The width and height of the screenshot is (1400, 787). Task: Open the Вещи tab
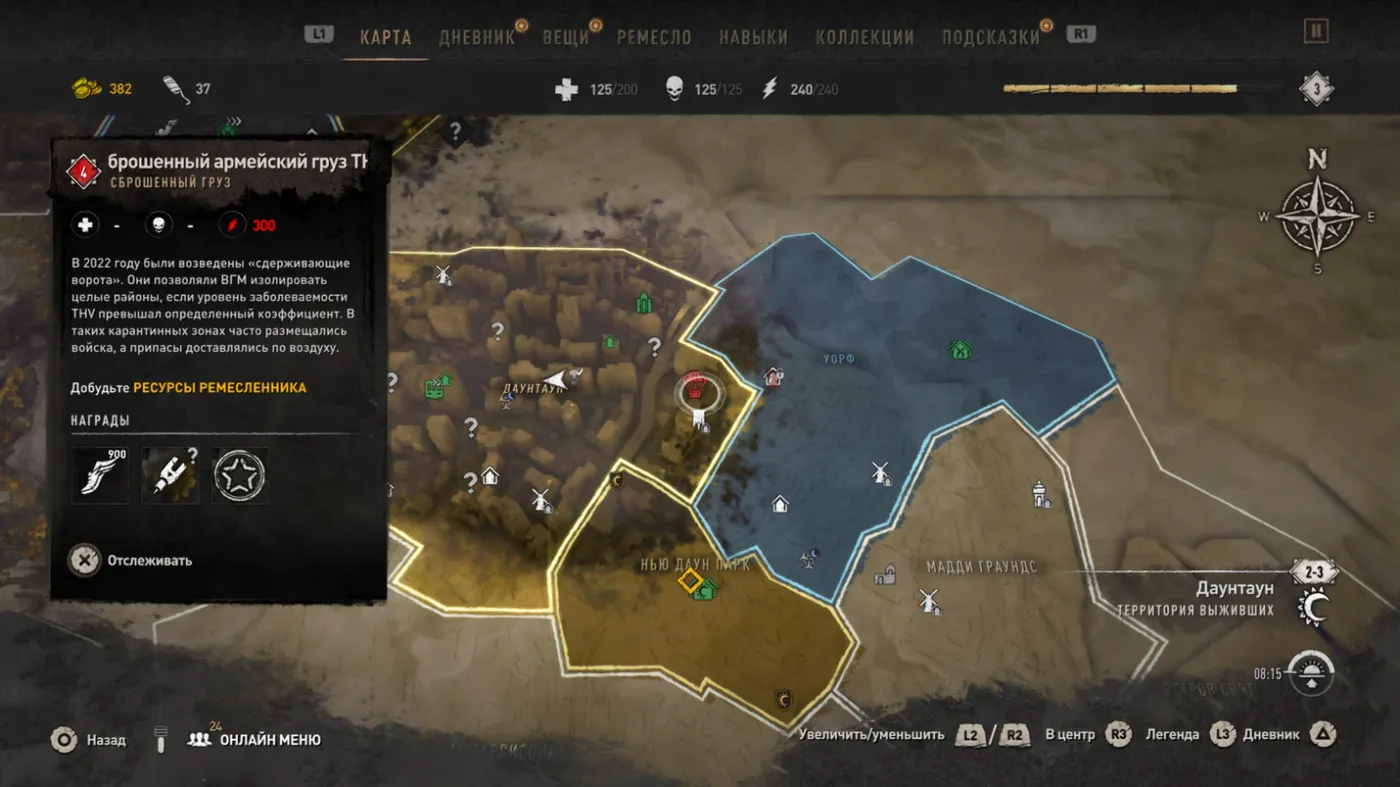pyautogui.click(x=566, y=38)
